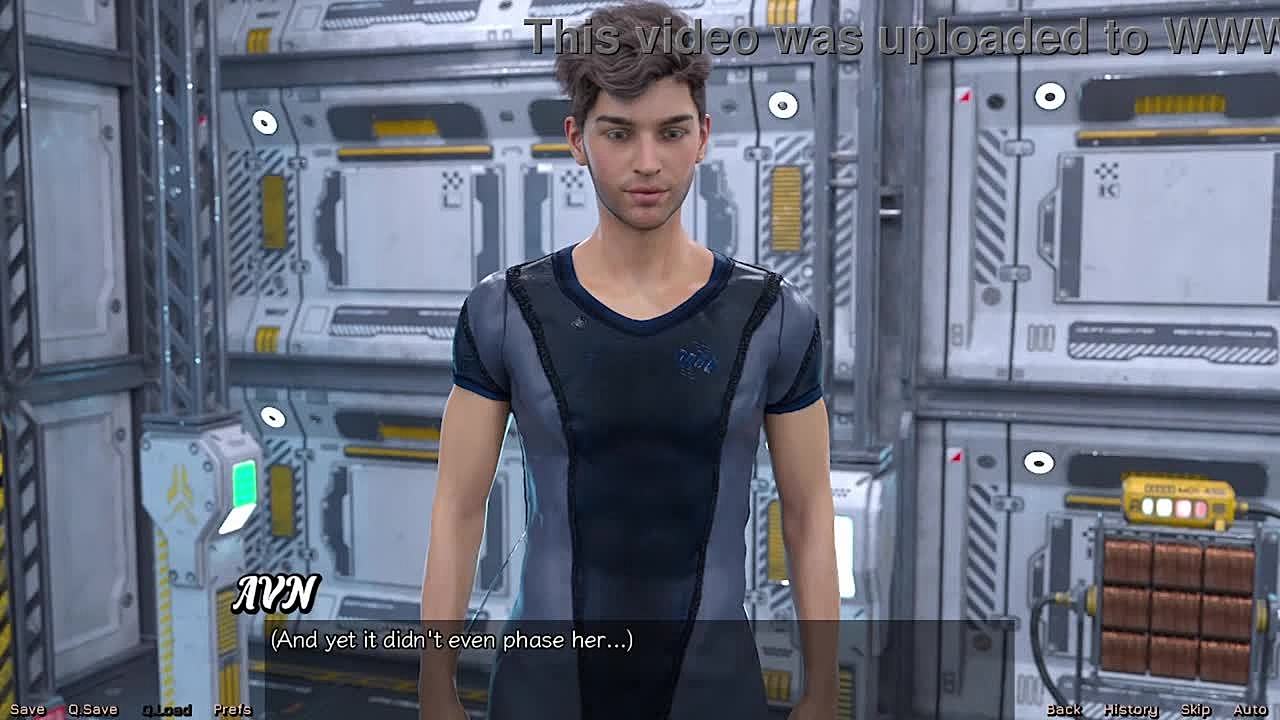Toggle Auto dialogue advance
The image size is (1280, 720).
1250,709
